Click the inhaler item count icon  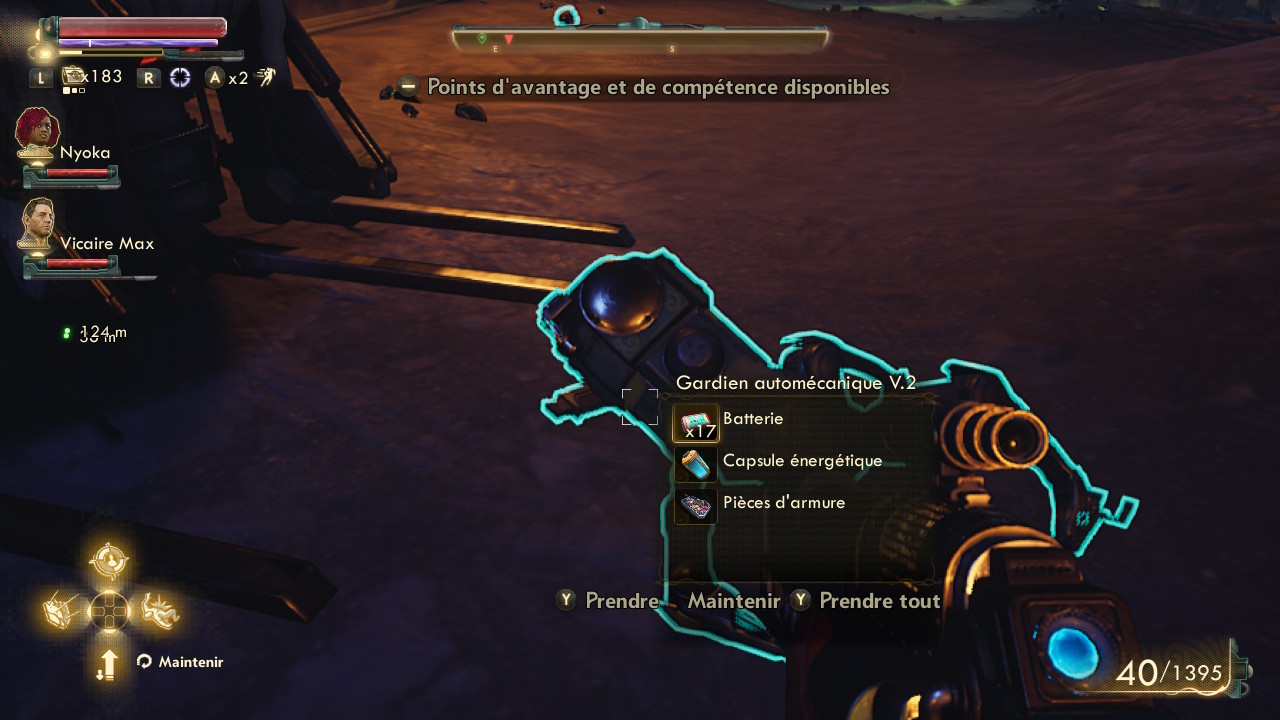pyautogui.click(x=75, y=77)
